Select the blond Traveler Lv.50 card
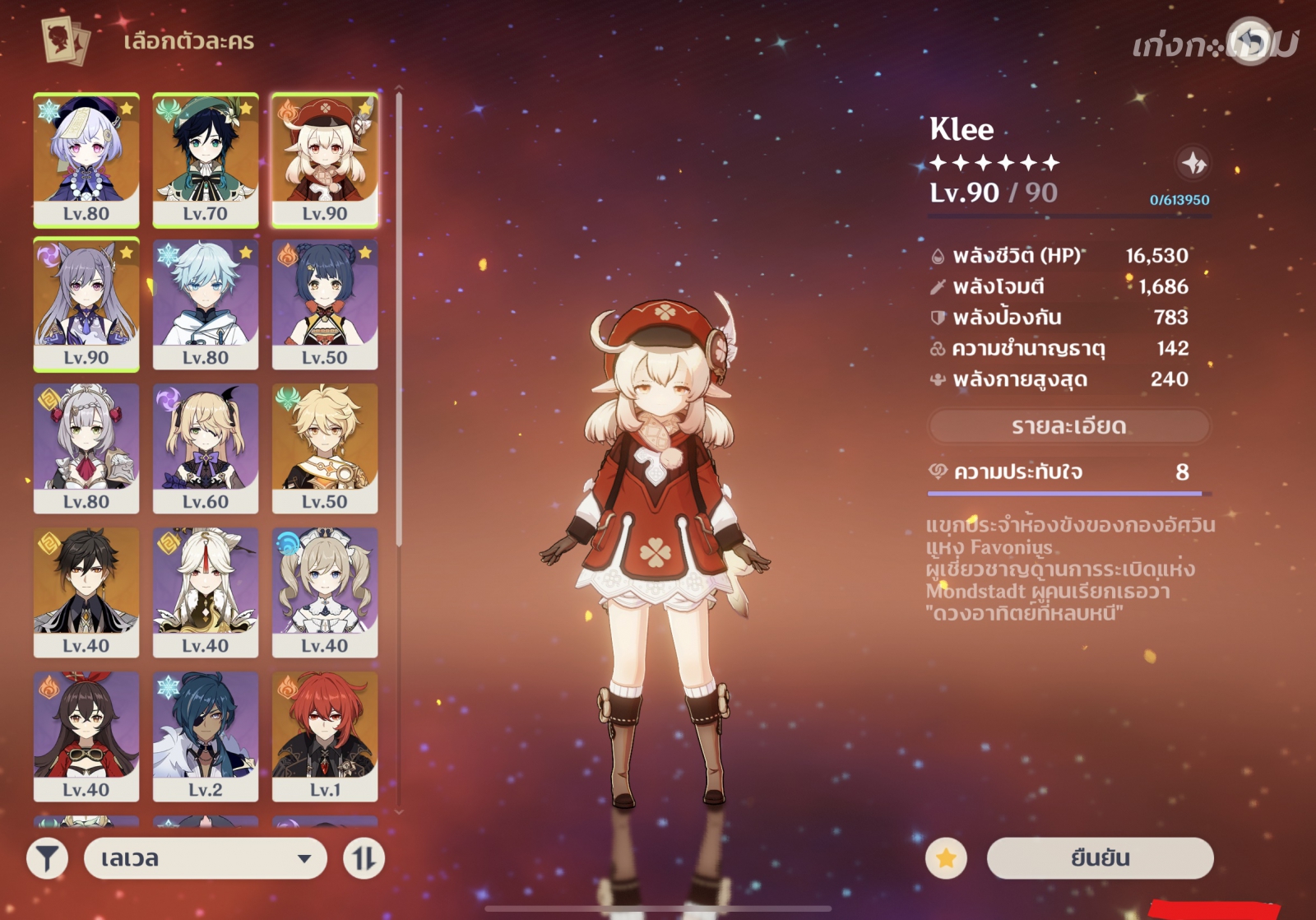The image size is (1316, 920). pyautogui.click(x=325, y=448)
